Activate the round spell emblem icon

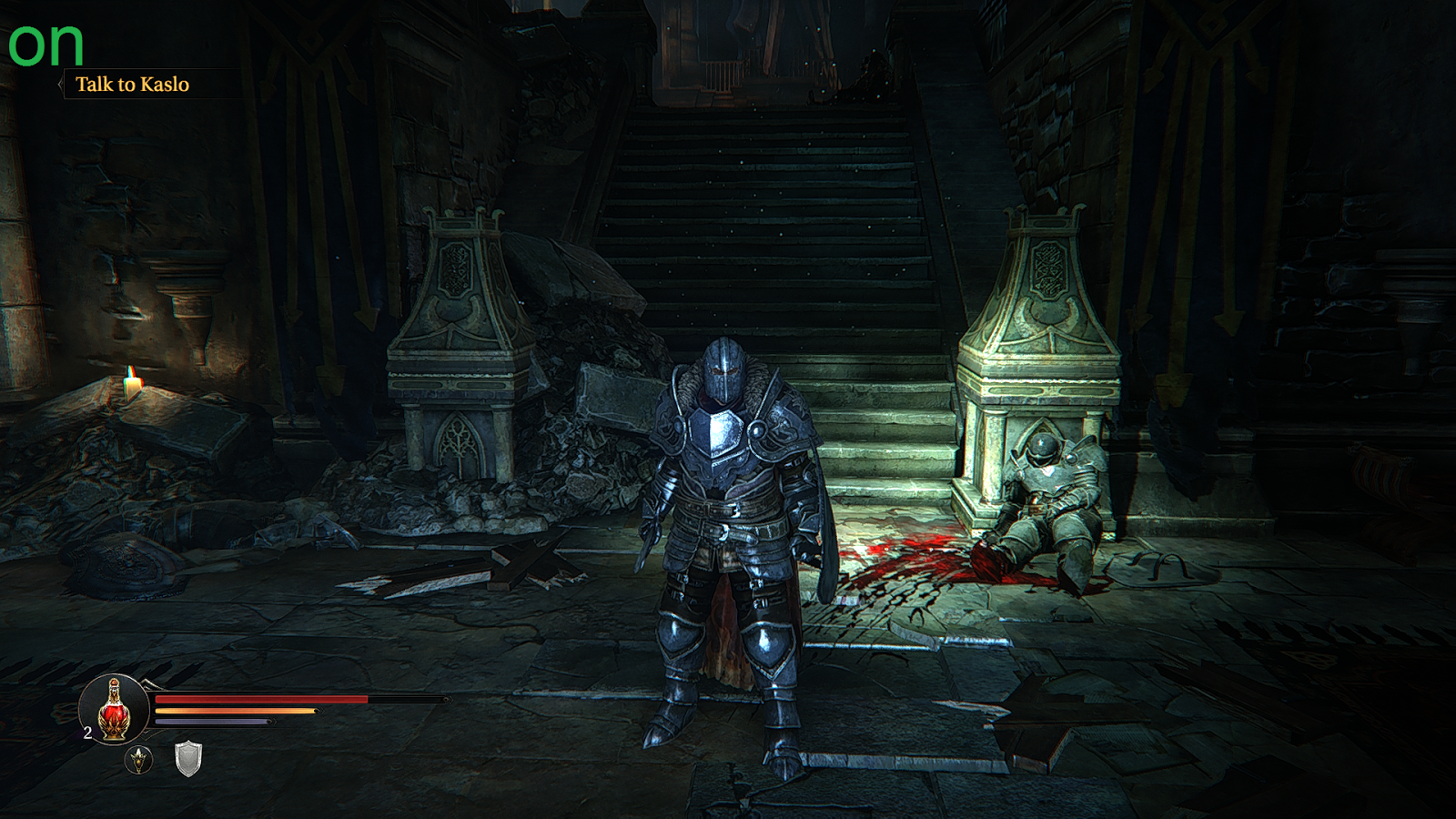click(138, 759)
